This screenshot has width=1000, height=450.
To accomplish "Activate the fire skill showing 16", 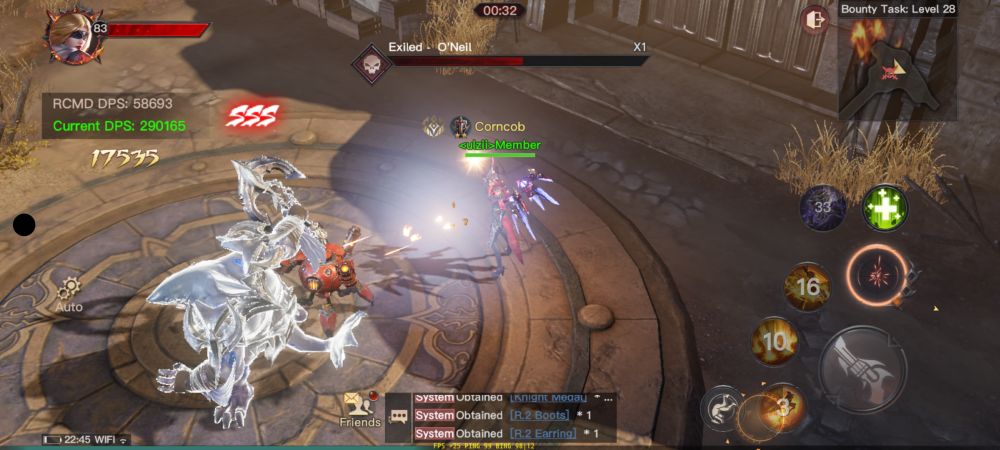I will 806,287.
